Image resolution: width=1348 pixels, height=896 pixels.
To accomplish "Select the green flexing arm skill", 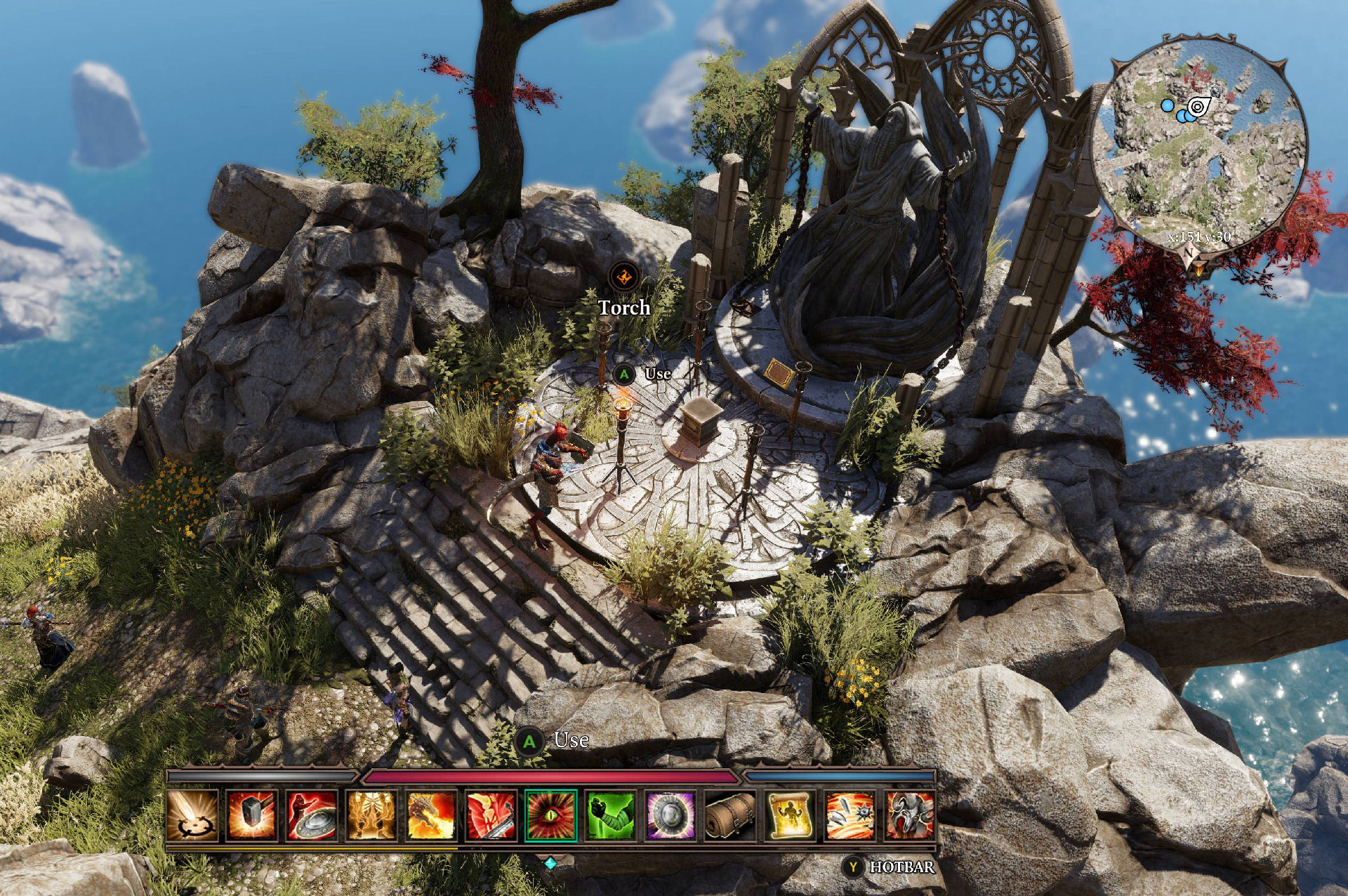I will click(x=611, y=815).
